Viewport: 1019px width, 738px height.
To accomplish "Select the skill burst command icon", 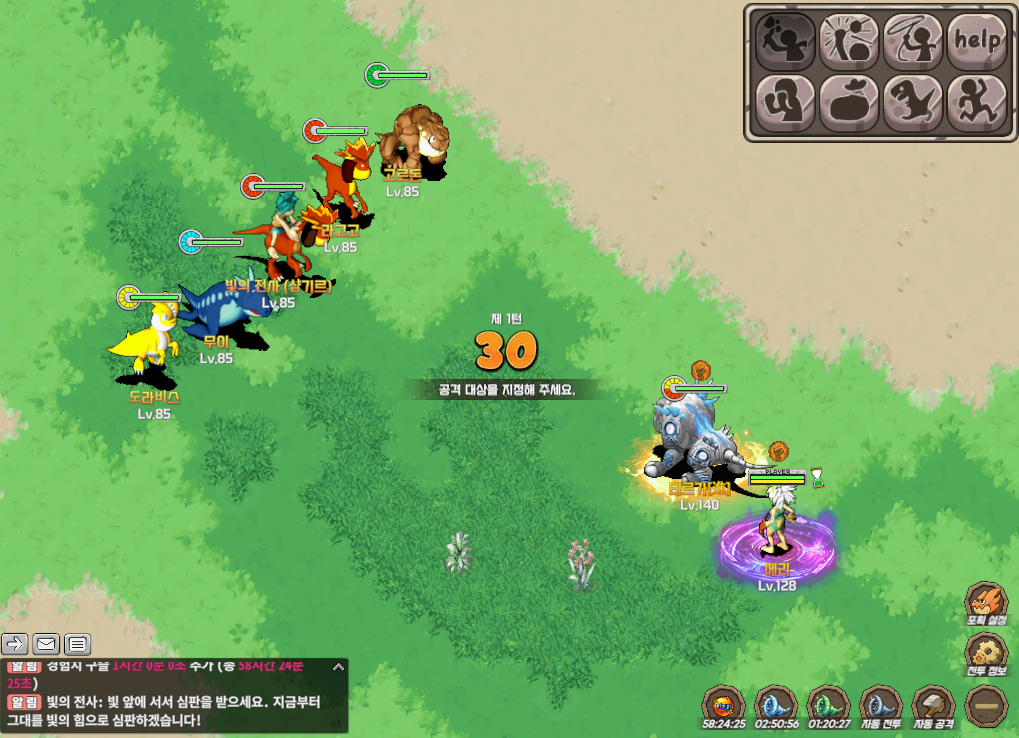I will point(849,39).
